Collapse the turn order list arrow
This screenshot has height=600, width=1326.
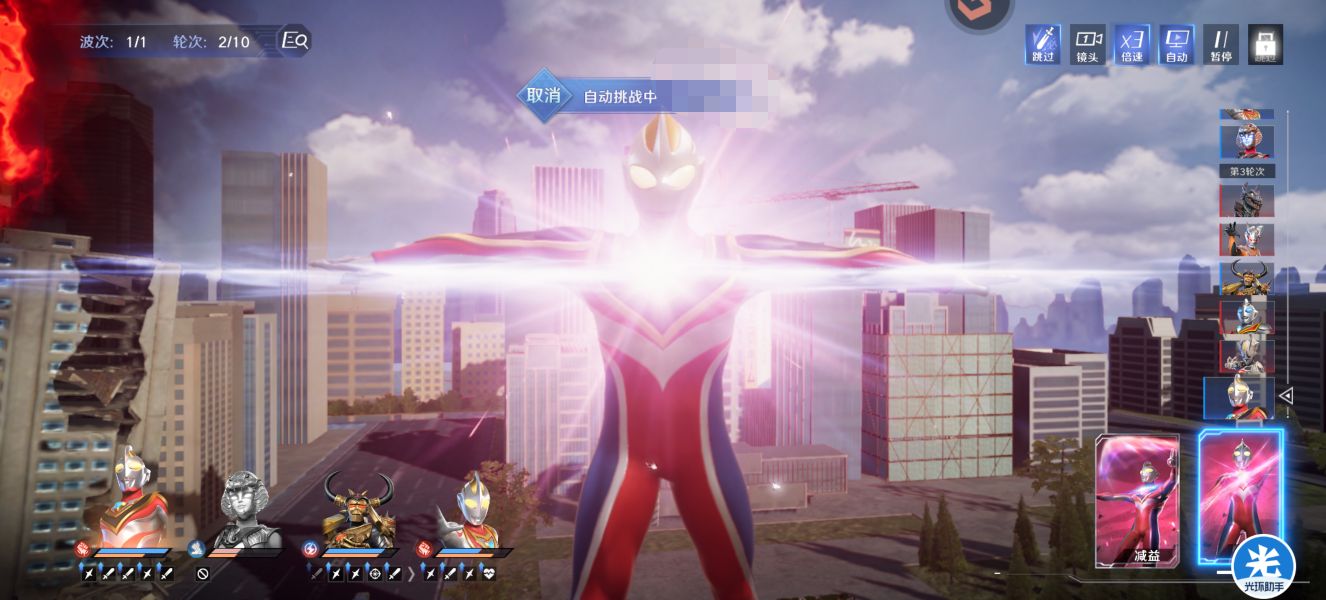pos(1286,396)
